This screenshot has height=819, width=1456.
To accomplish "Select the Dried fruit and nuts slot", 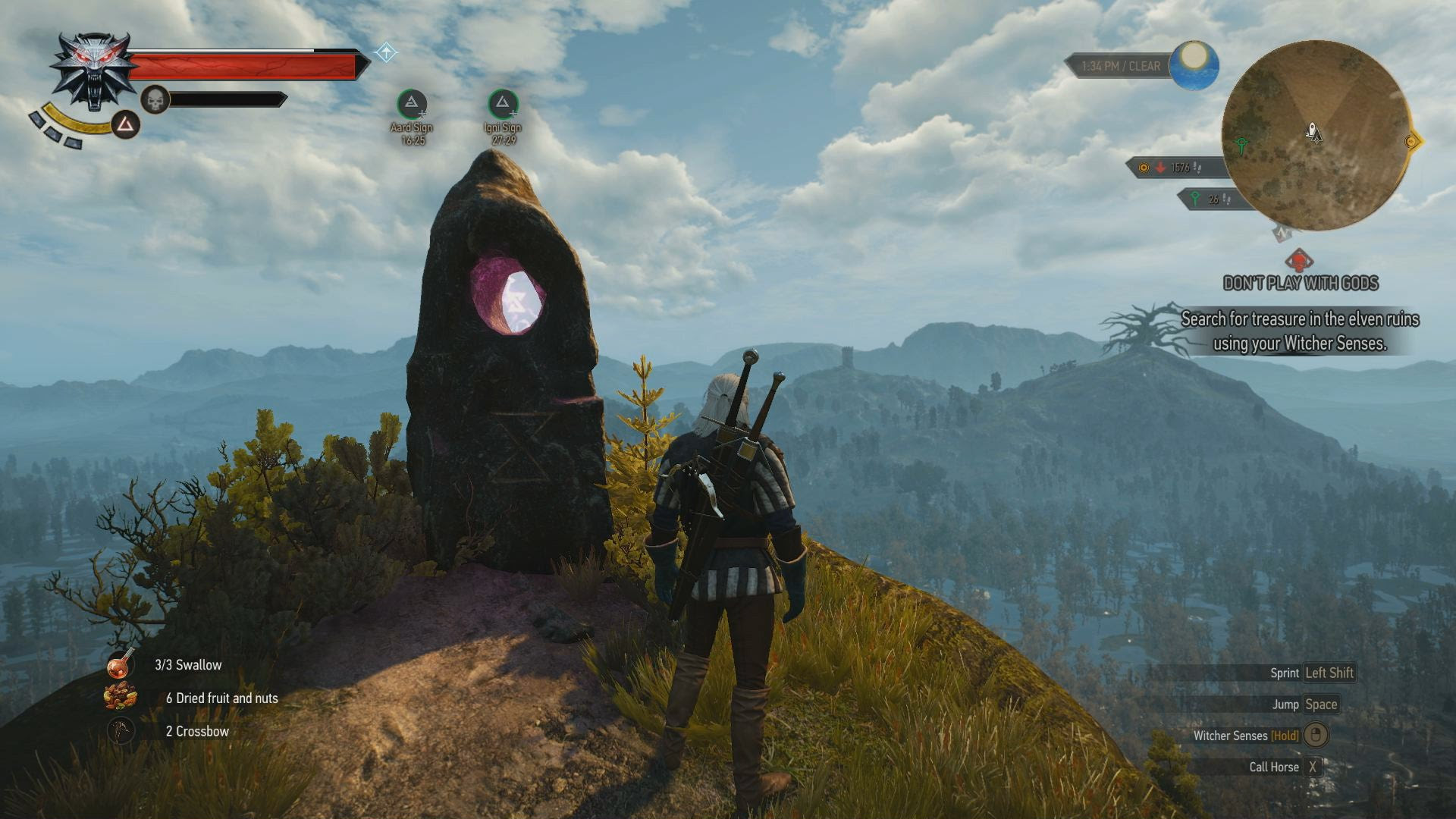I will (121, 698).
